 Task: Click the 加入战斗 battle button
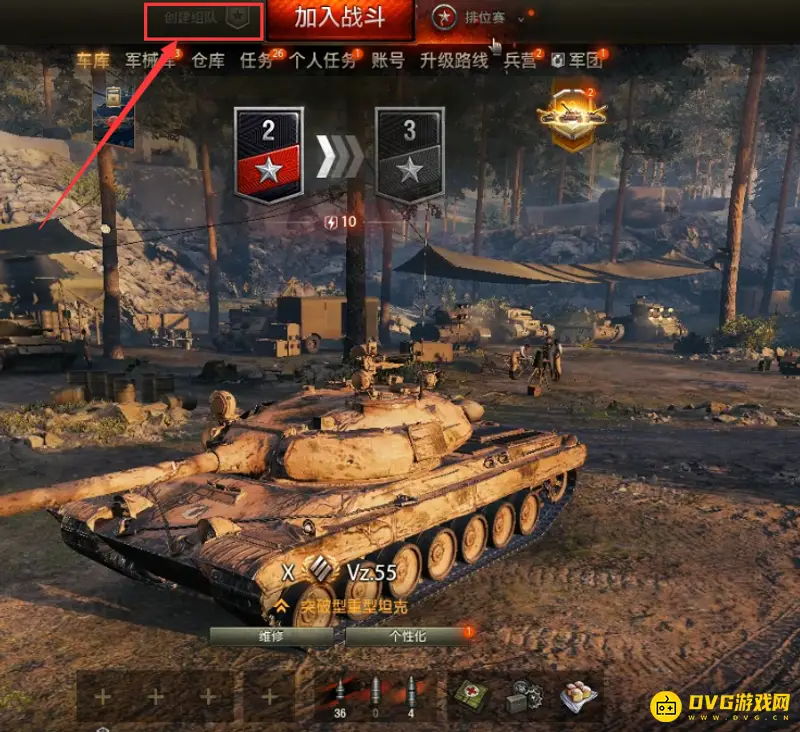[x=340, y=19]
